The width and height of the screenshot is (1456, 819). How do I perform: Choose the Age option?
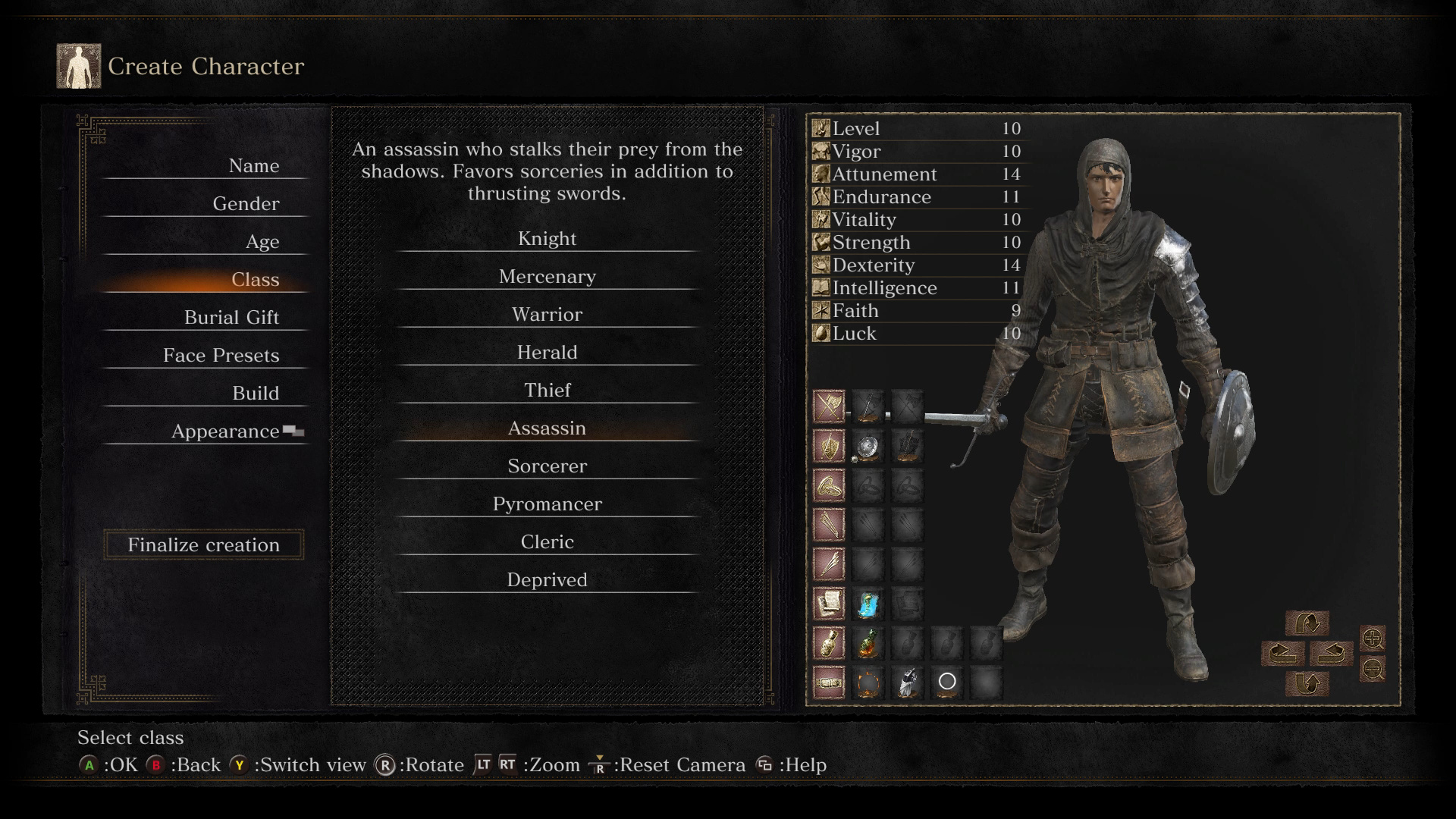click(262, 242)
